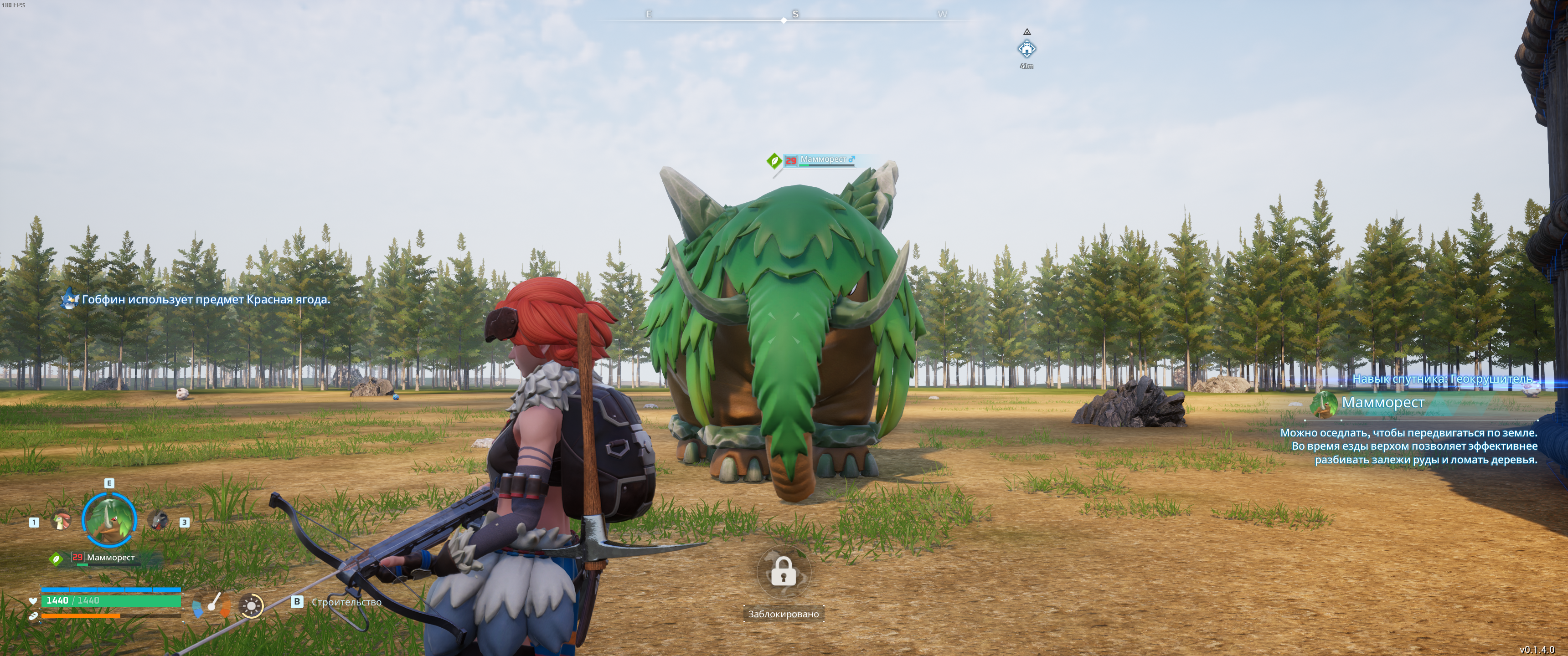Switch to the dark wolf pal in slot 3
Image resolution: width=1568 pixels, height=656 pixels.
click(x=158, y=520)
